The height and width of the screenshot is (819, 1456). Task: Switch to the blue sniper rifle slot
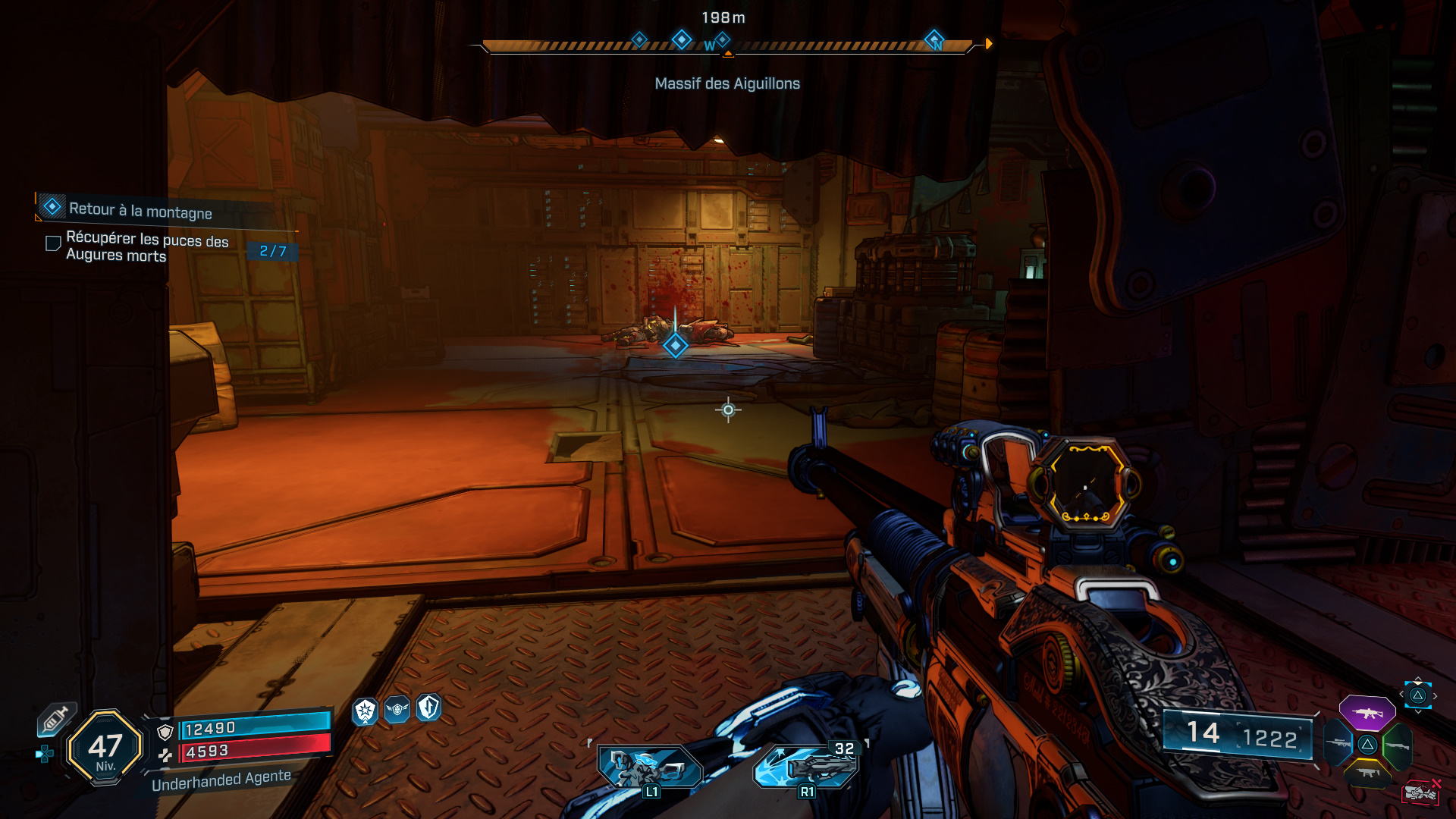(x=1338, y=743)
